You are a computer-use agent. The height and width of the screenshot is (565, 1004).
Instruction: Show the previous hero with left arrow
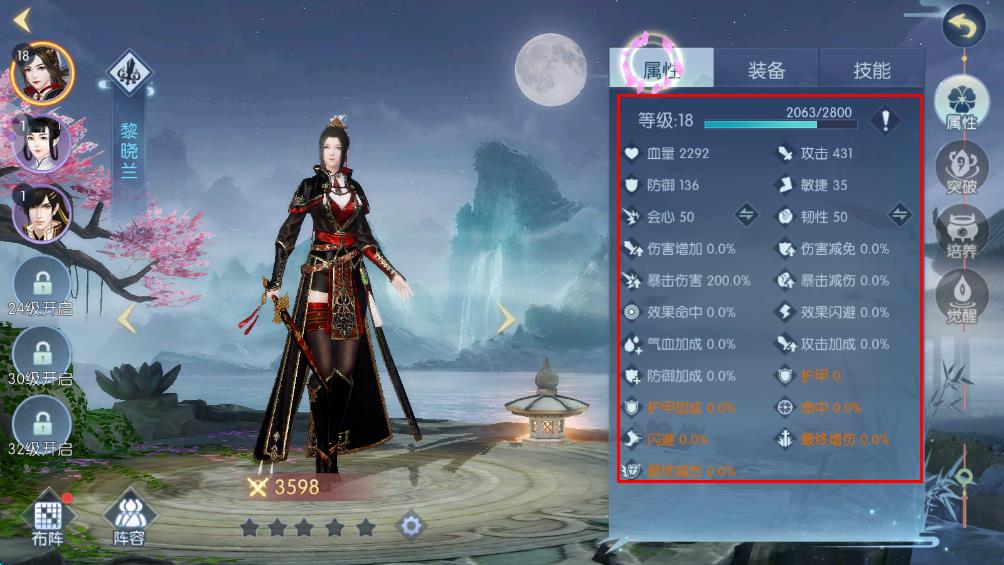point(127,319)
